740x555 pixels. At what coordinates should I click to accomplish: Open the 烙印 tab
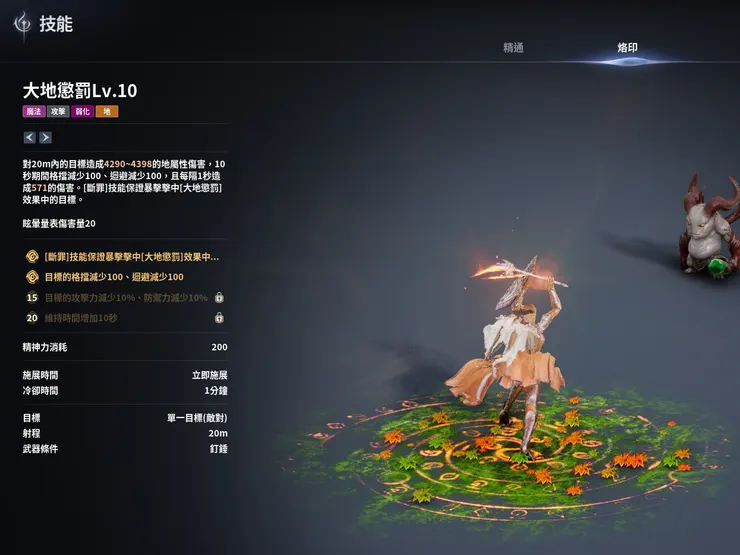coord(628,48)
